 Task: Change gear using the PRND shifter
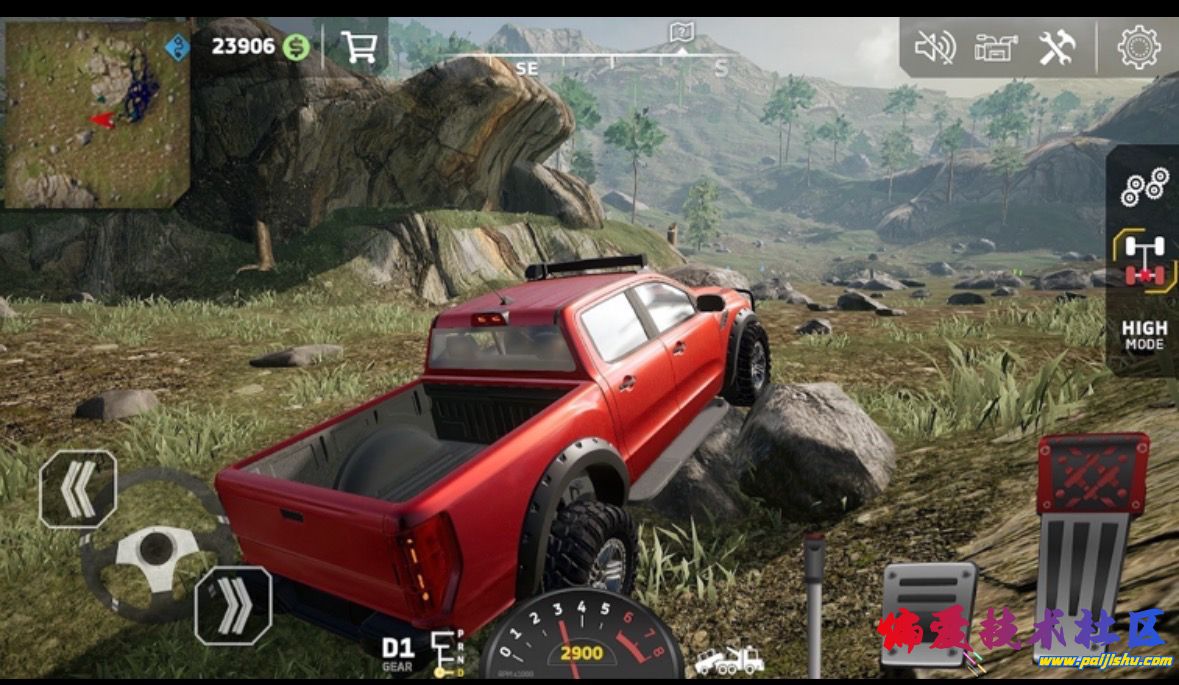447,654
